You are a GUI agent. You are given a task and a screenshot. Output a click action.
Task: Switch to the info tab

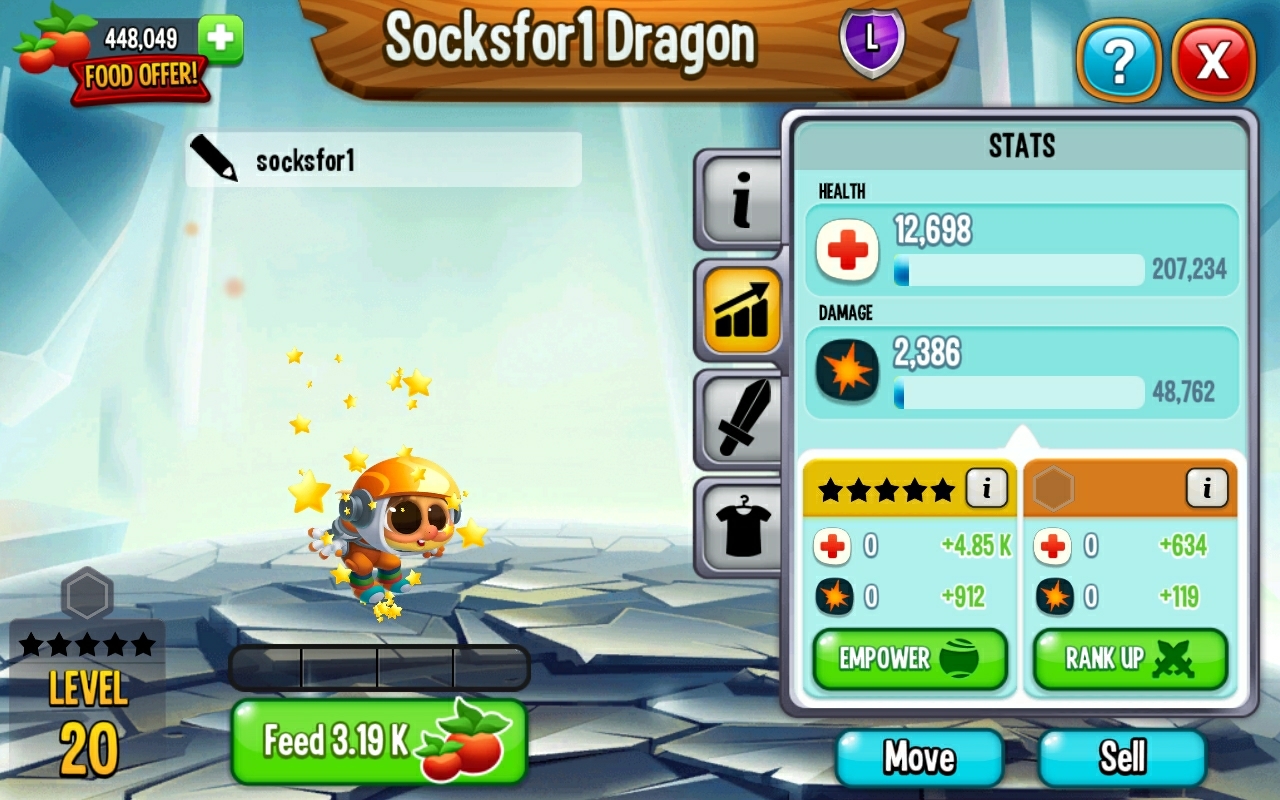point(740,197)
